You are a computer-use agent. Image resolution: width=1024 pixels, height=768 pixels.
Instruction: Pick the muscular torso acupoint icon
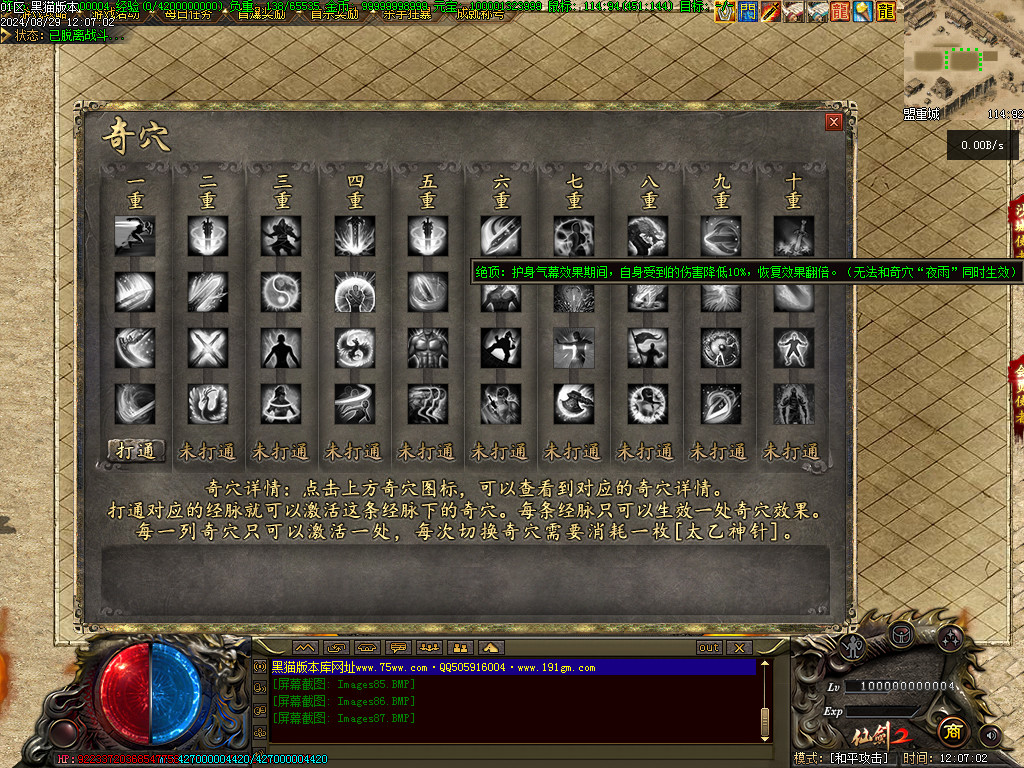point(427,348)
